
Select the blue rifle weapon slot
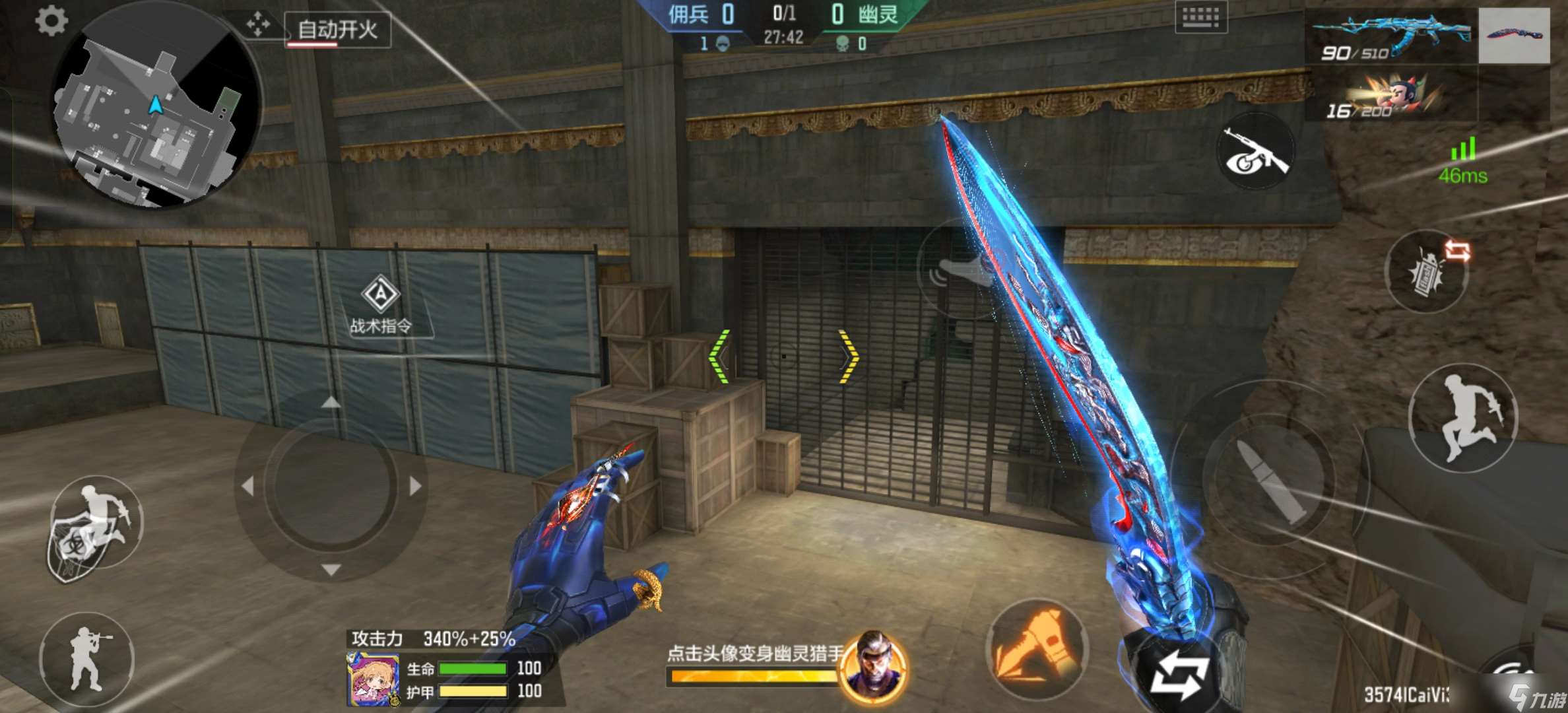[1390, 36]
